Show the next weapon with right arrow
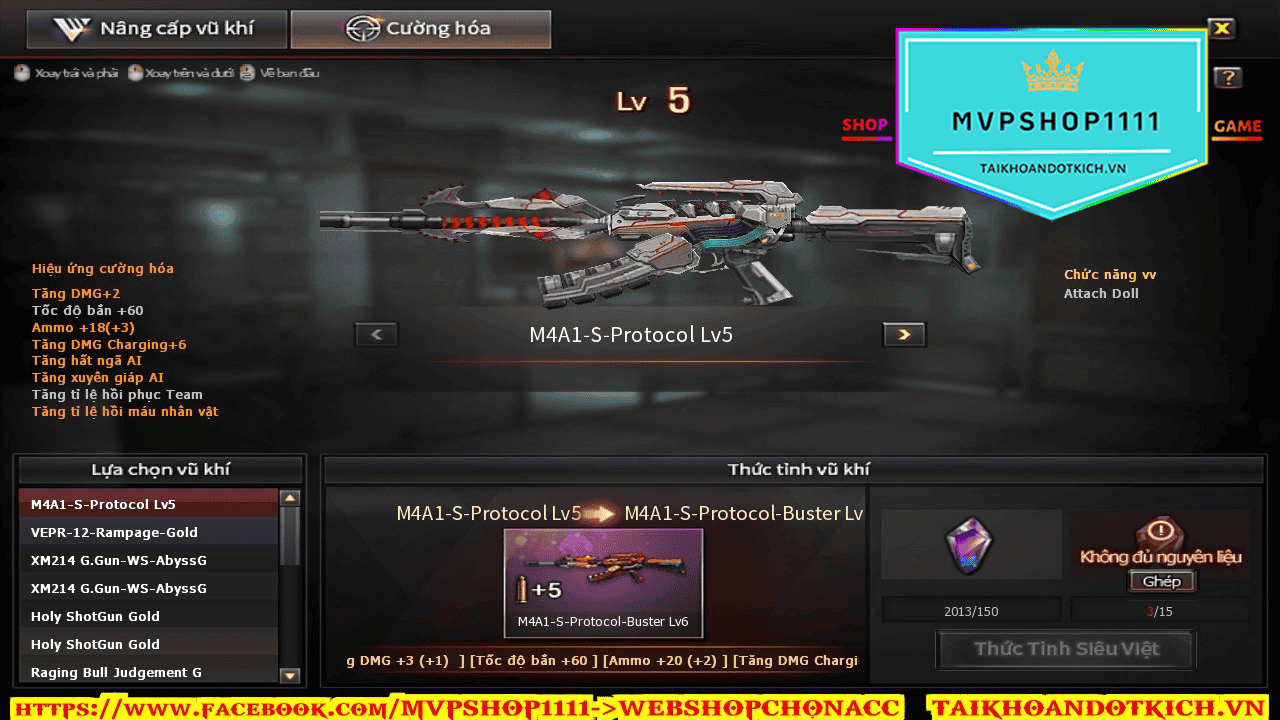Viewport: 1280px width, 720px height. point(904,335)
